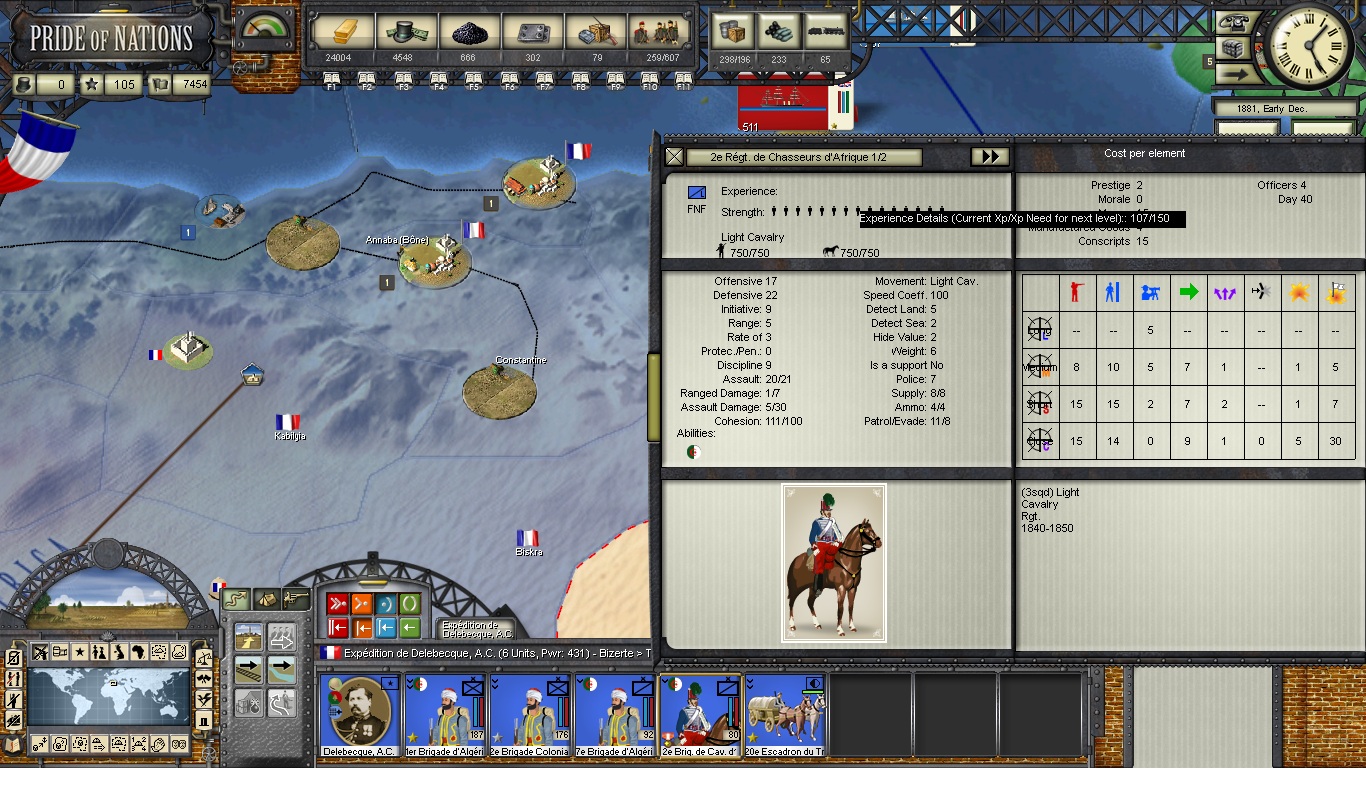Select the 20e Escadron du Train wagon card
The image size is (1366, 788).
[x=785, y=715]
